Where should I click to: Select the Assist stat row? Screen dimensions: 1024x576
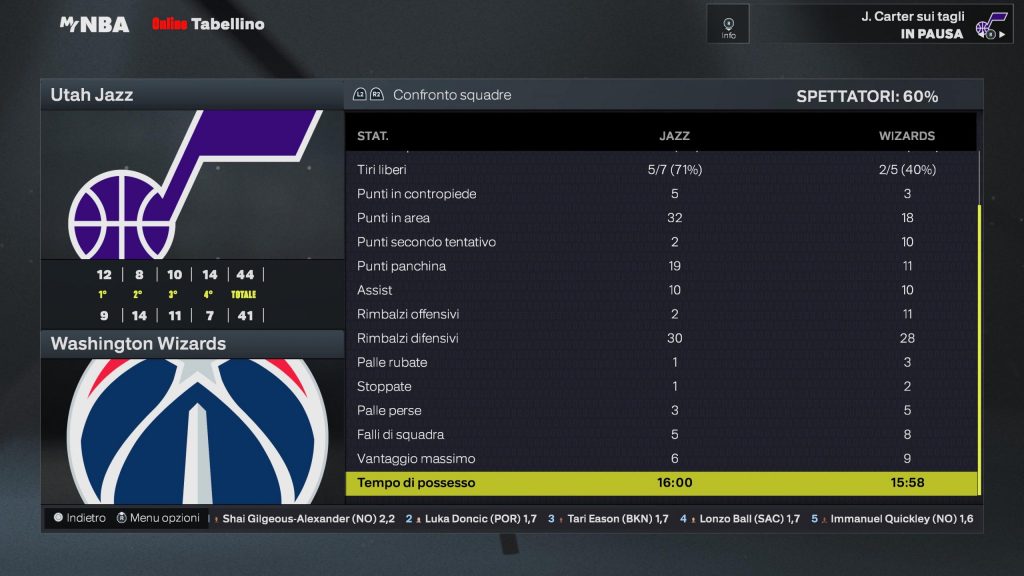pos(661,290)
